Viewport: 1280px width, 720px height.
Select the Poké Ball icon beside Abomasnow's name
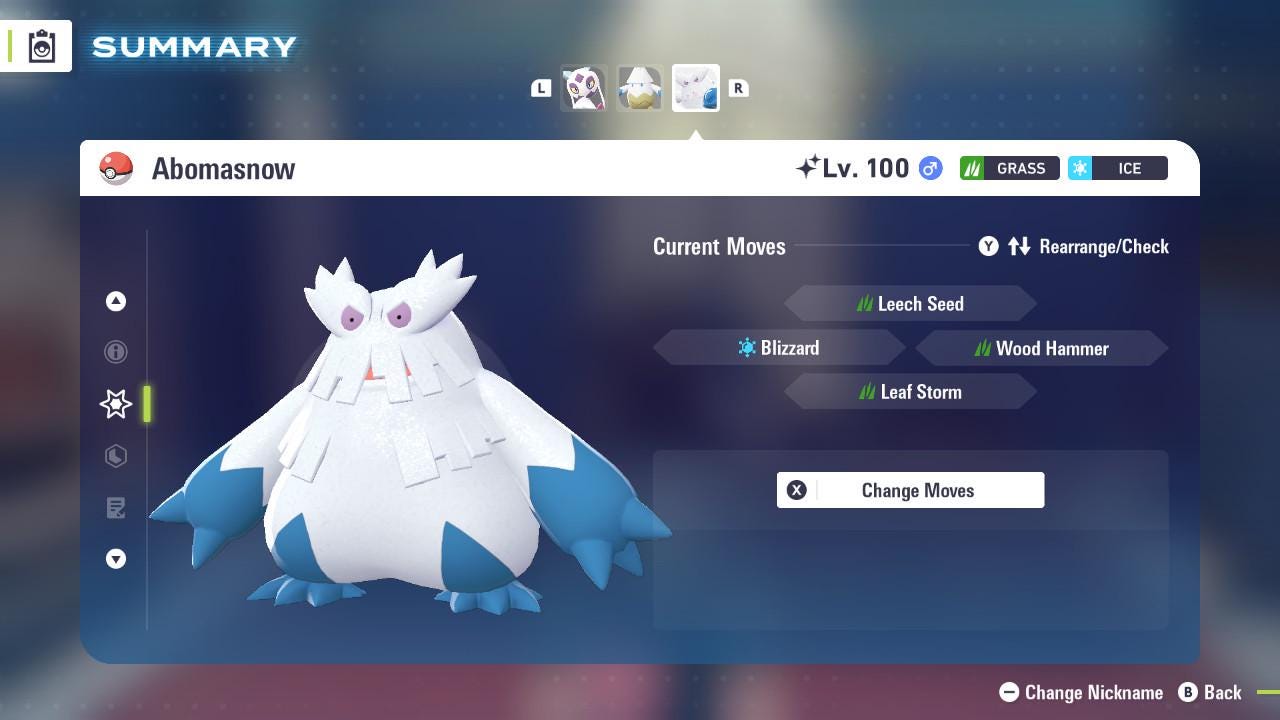(116, 168)
